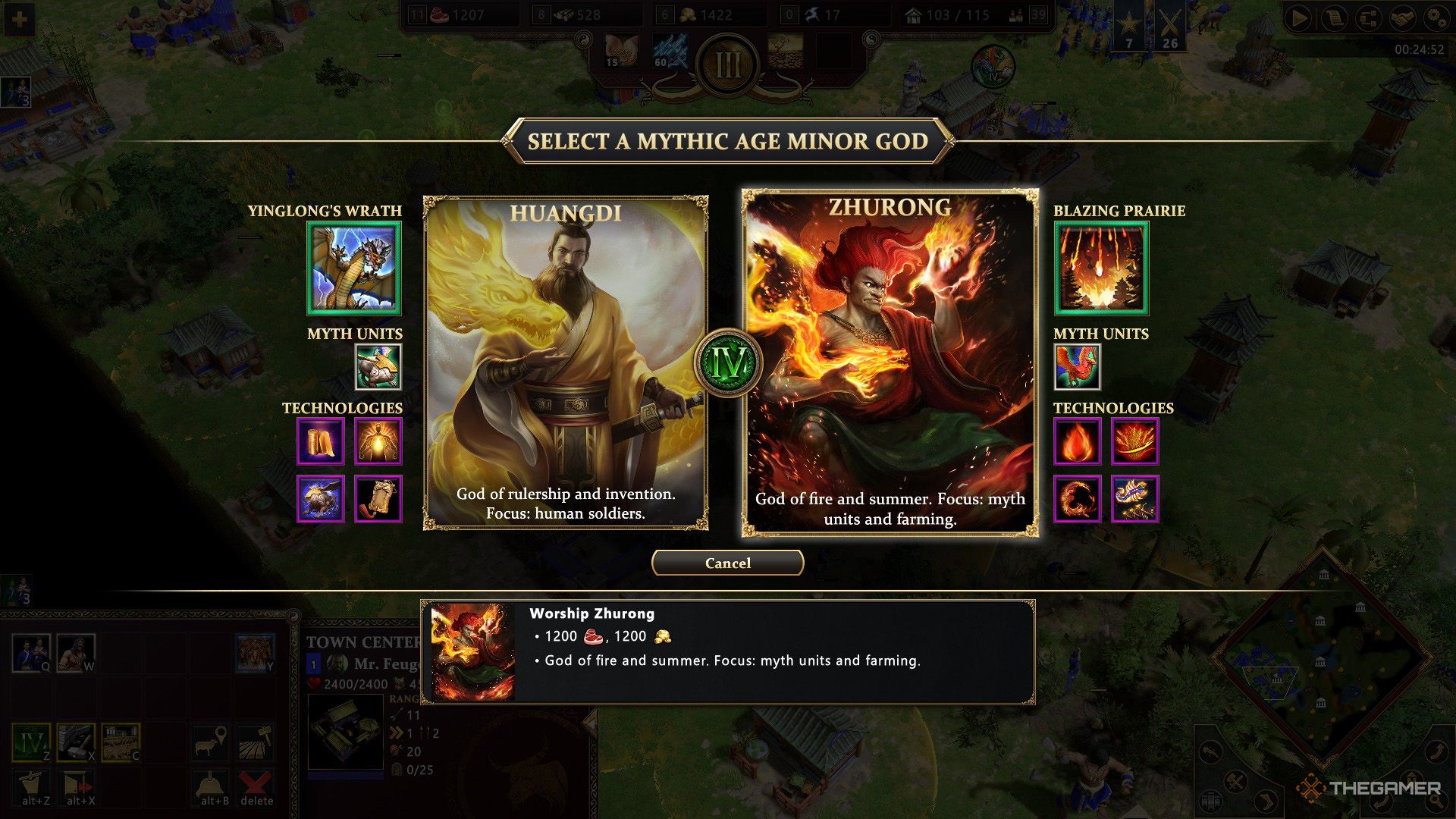
Task: Click the tribute handshake icon top right
Action: coord(1402,20)
